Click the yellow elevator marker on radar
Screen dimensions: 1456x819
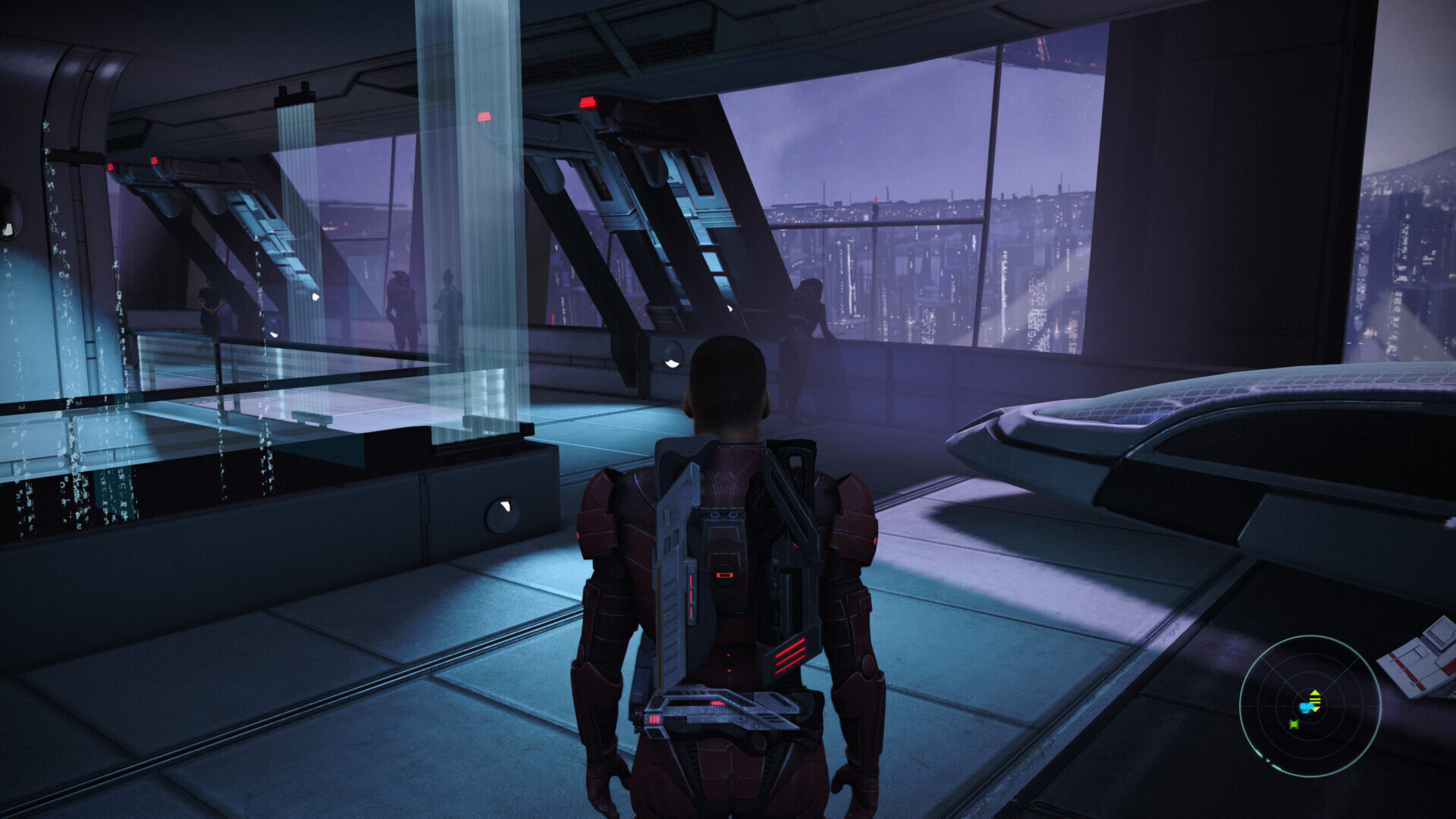1316,700
